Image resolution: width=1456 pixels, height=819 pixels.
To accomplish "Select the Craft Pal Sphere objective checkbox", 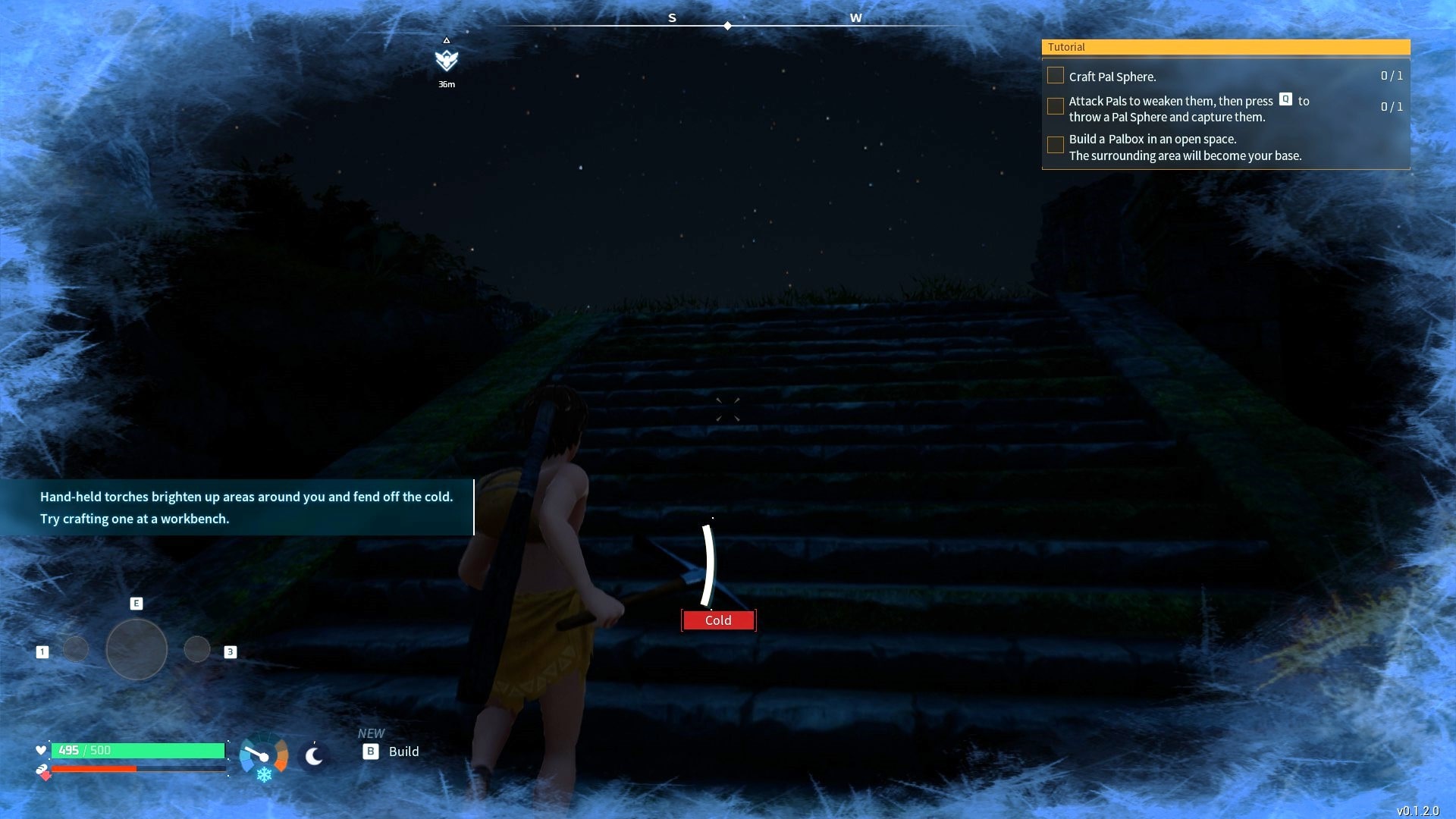I will [x=1055, y=76].
